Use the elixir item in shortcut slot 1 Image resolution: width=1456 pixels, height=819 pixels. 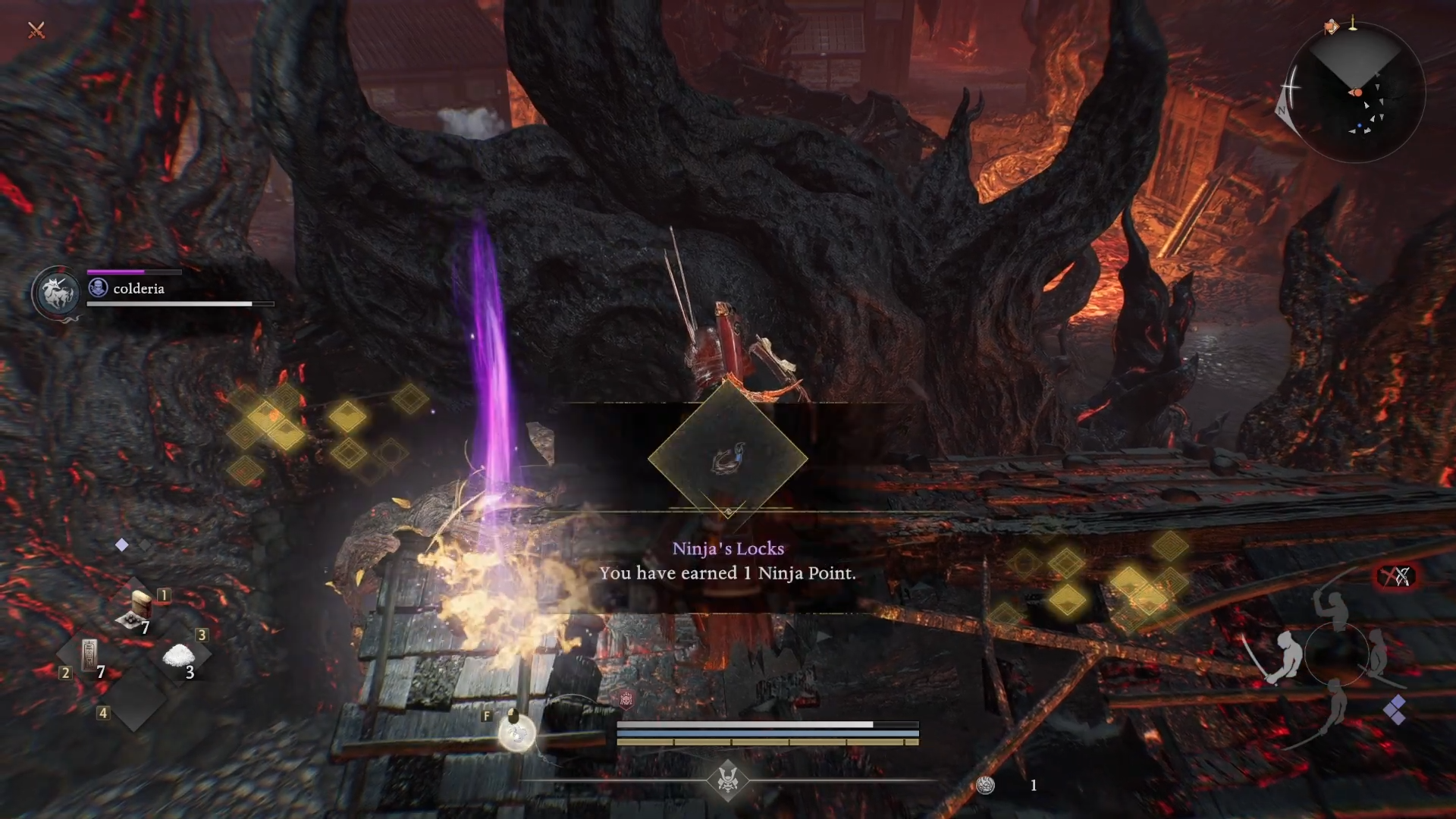pos(141,610)
